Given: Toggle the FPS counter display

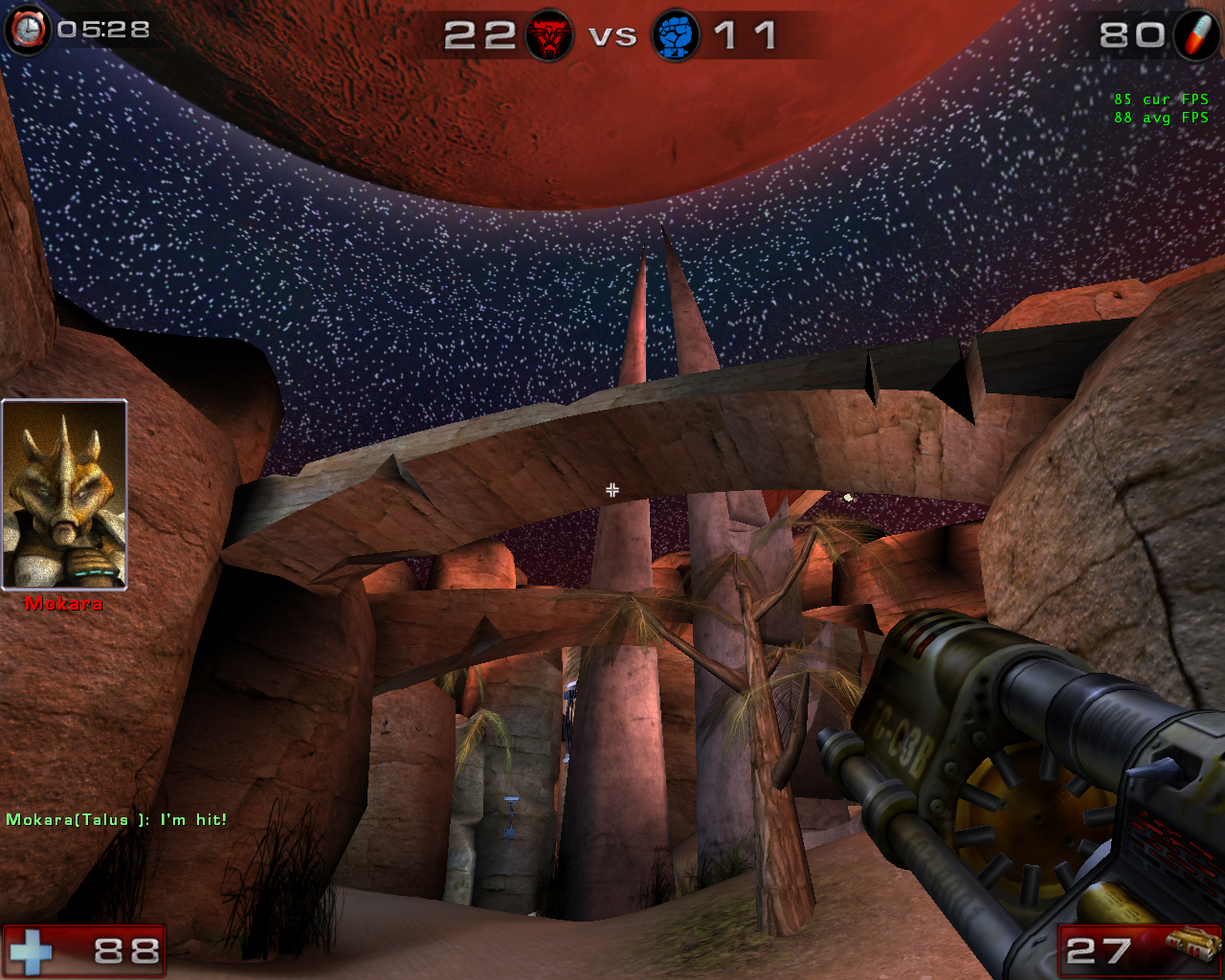Looking at the screenshot, I should (1159, 108).
